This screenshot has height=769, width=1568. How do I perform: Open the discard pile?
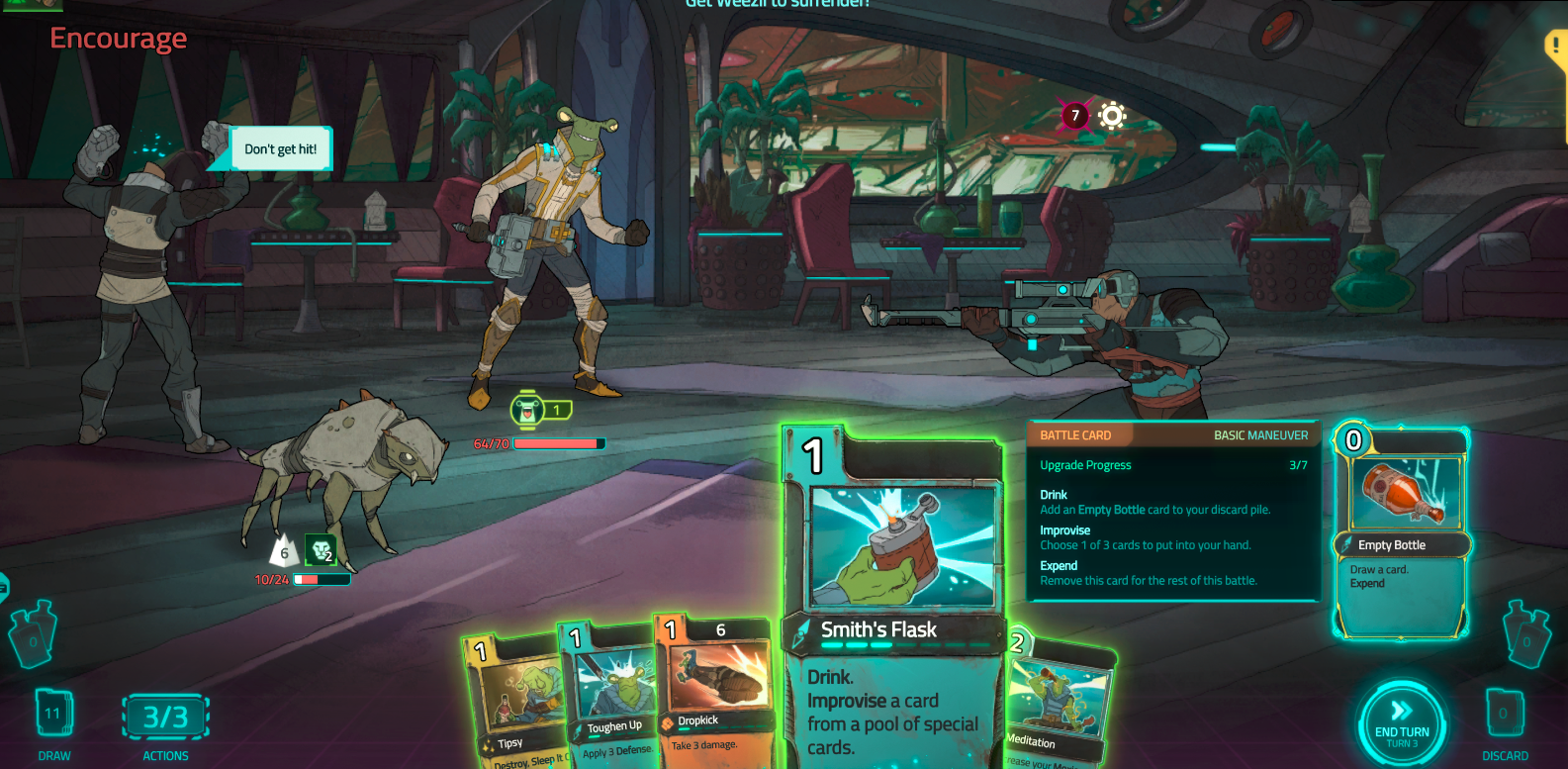1504,714
